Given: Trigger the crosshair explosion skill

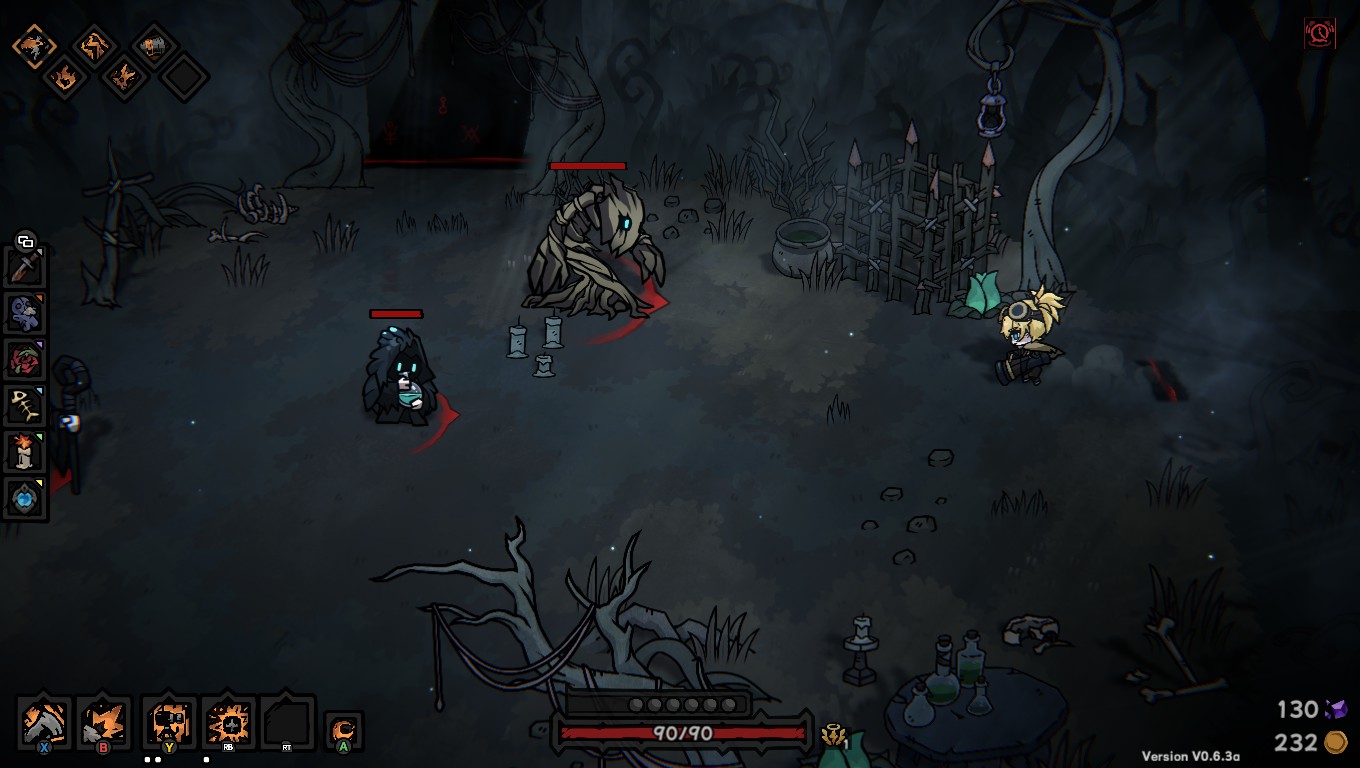Looking at the screenshot, I should click(229, 722).
